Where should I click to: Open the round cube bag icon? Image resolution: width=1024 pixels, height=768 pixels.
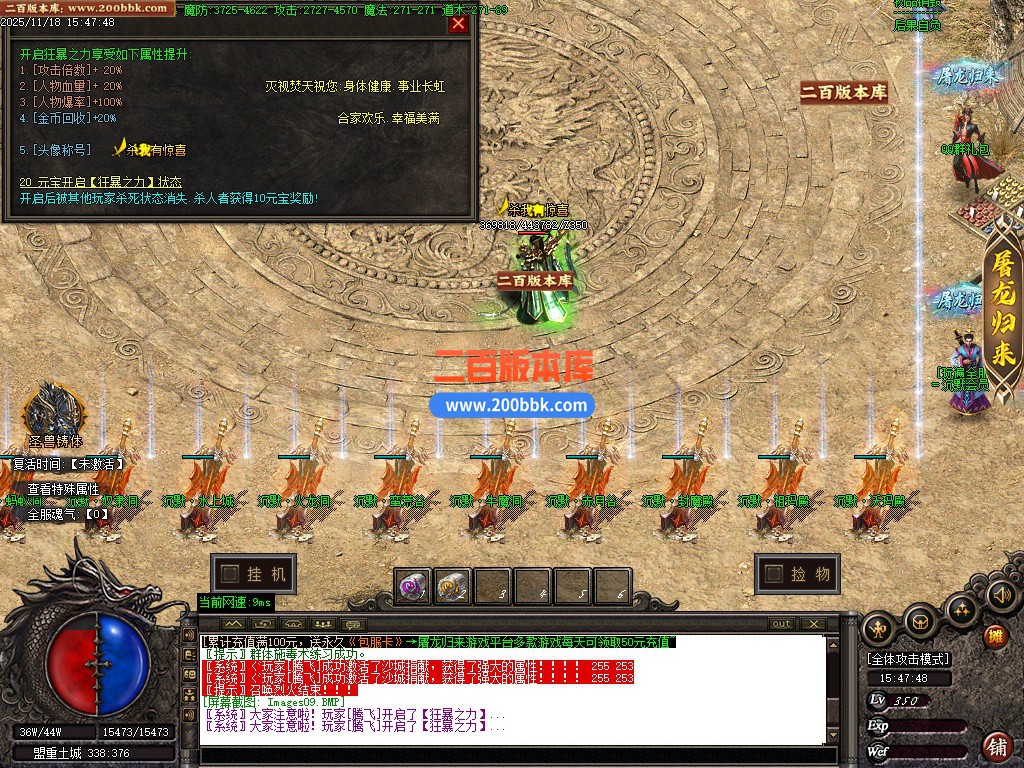920,622
